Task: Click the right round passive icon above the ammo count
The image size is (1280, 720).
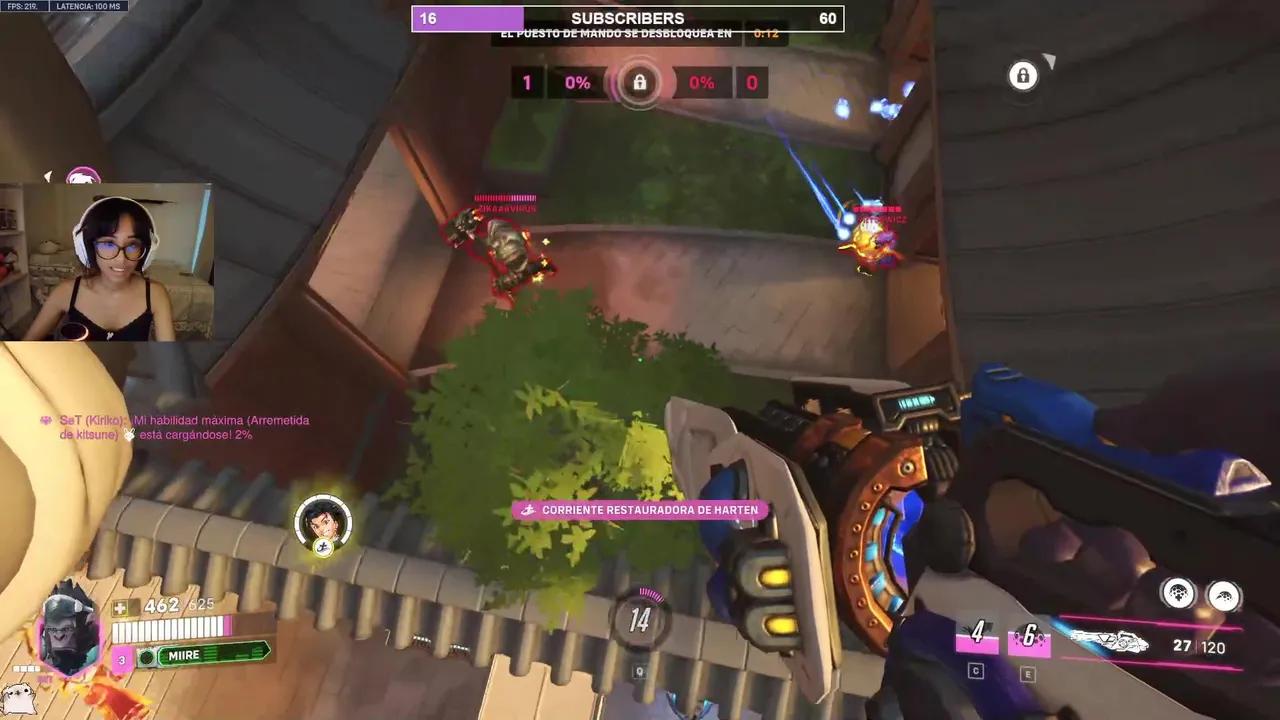Action: click(x=1222, y=594)
